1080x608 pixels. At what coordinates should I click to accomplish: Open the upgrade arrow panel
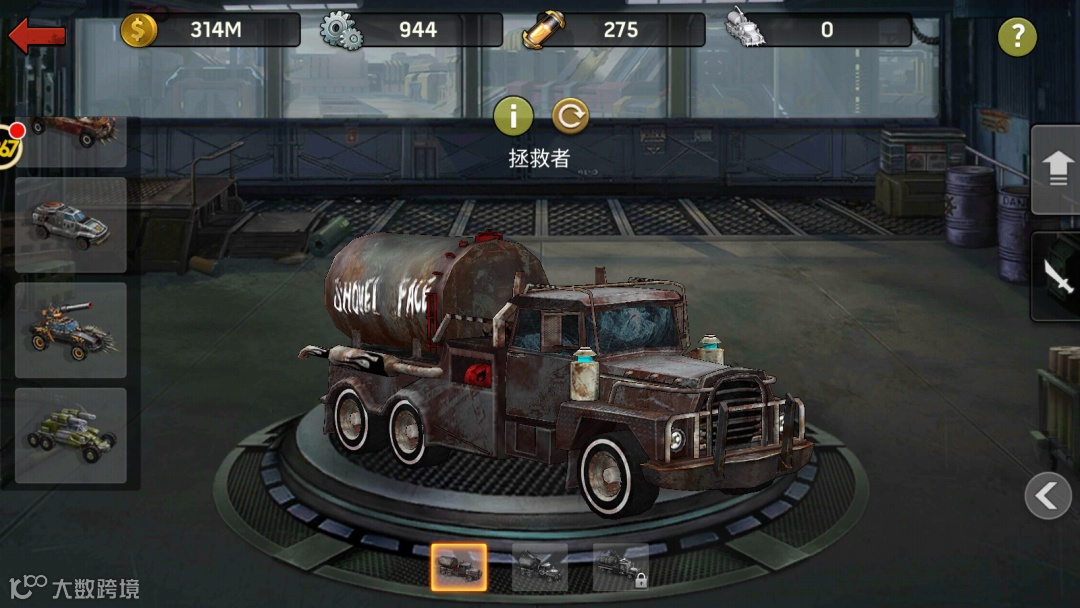point(1056,169)
